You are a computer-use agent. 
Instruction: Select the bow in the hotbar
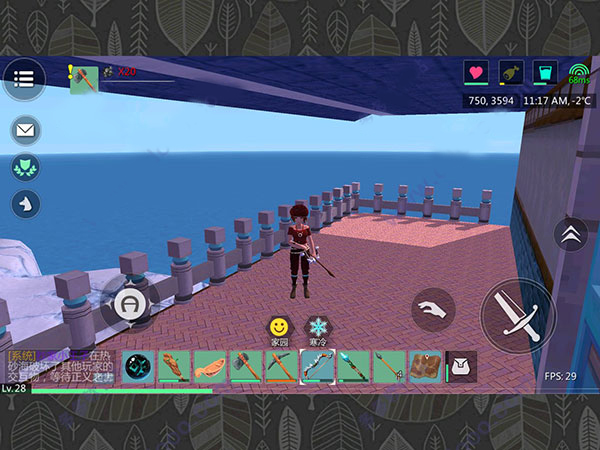tap(317, 367)
